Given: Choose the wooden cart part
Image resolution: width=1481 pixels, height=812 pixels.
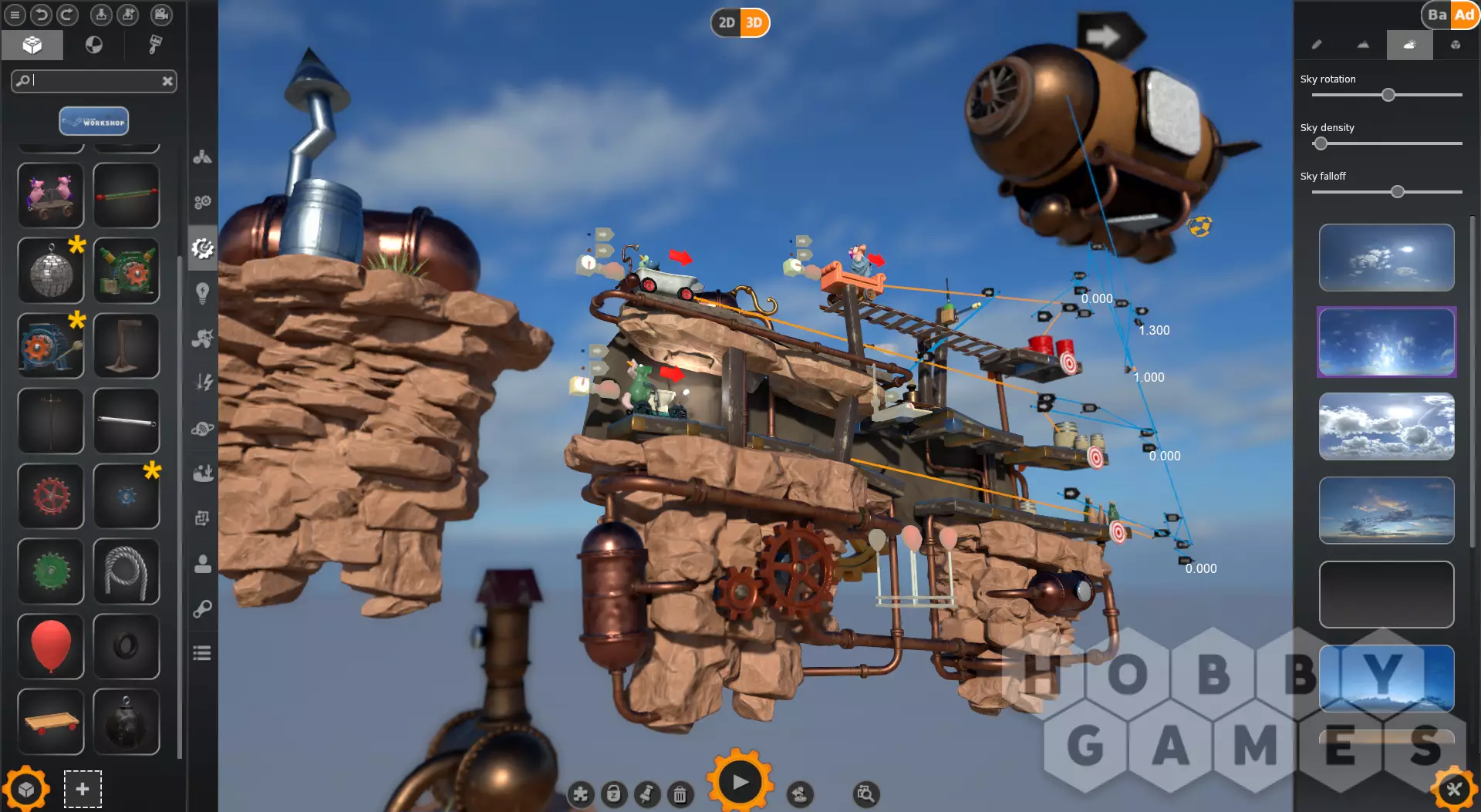Looking at the screenshot, I should [51, 722].
